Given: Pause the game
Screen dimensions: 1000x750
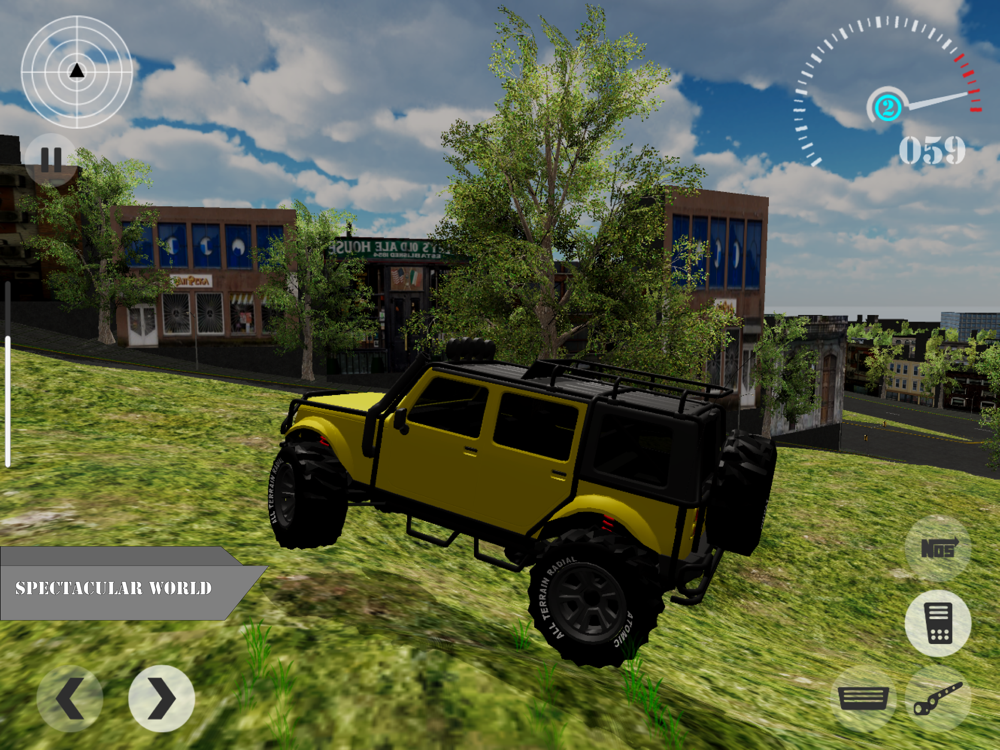Looking at the screenshot, I should [x=51, y=160].
